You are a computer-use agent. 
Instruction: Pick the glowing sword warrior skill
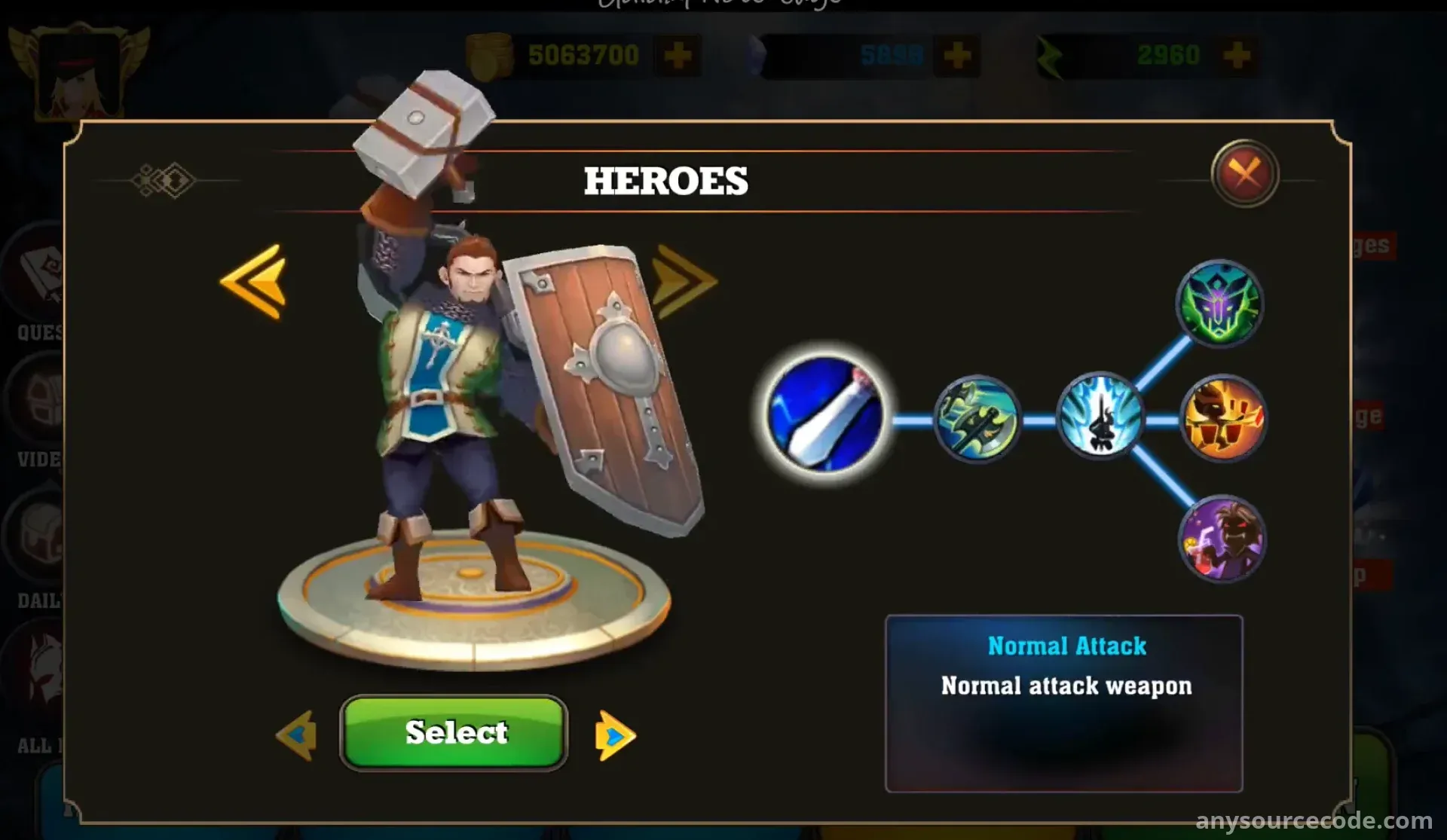pyautogui.click(x=1100, y=416)
